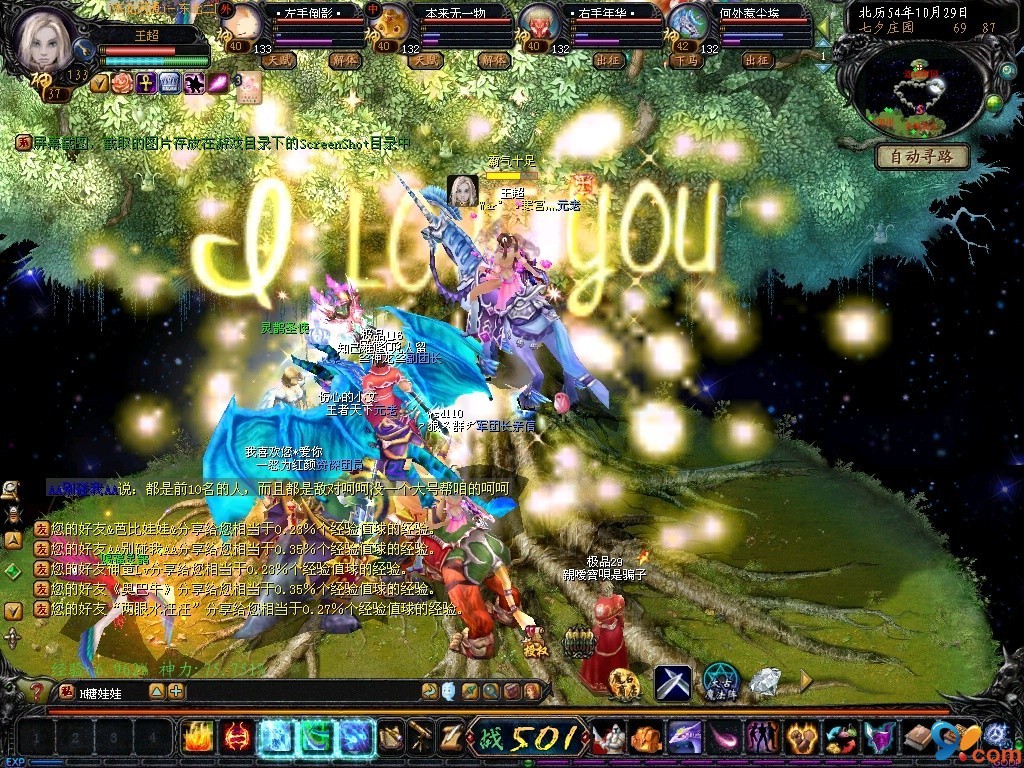
Task: Click the 下马 dismount button
Action: [685, 60]
